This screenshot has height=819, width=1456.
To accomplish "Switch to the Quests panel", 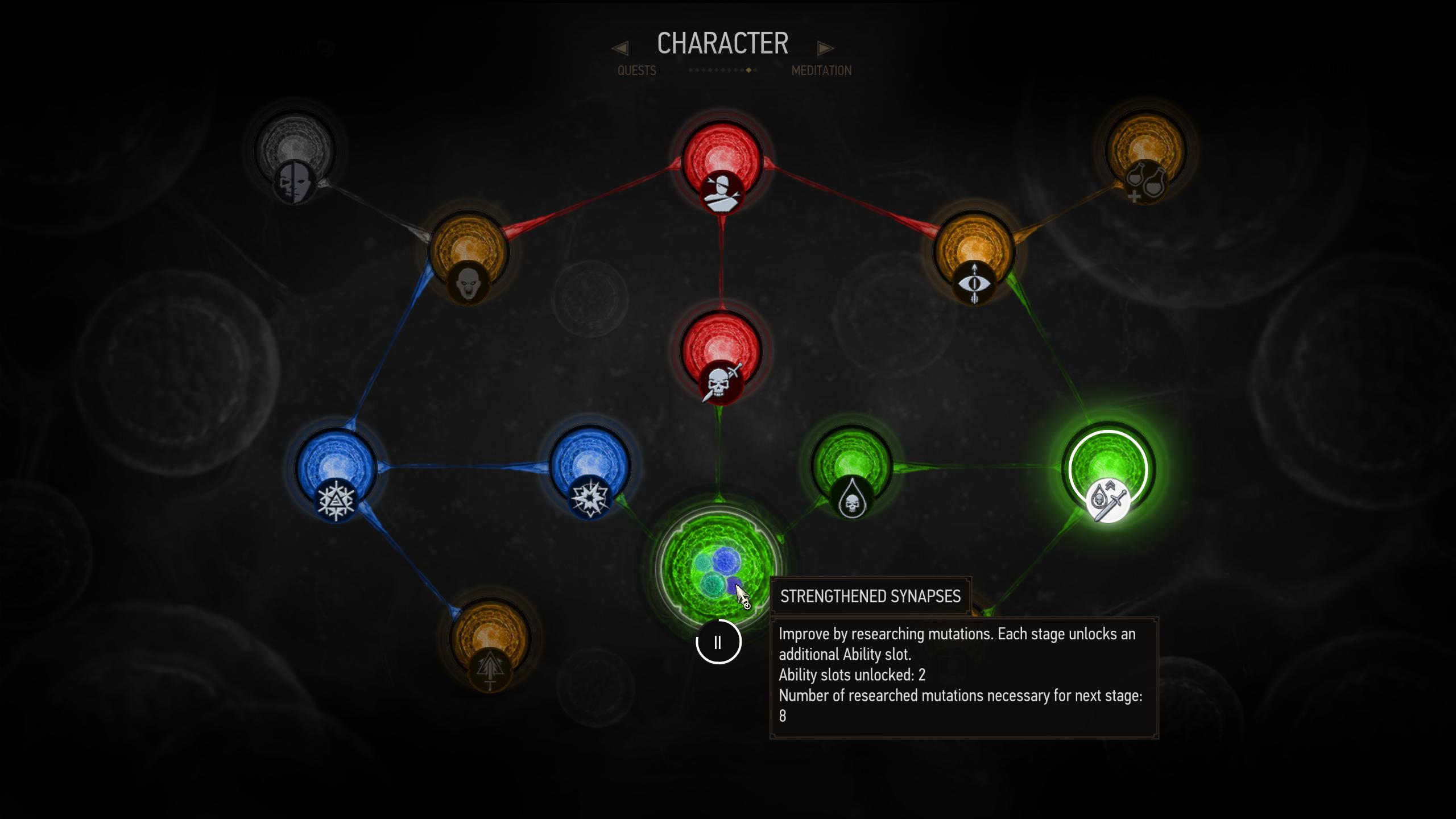I will tap(636, 71).
